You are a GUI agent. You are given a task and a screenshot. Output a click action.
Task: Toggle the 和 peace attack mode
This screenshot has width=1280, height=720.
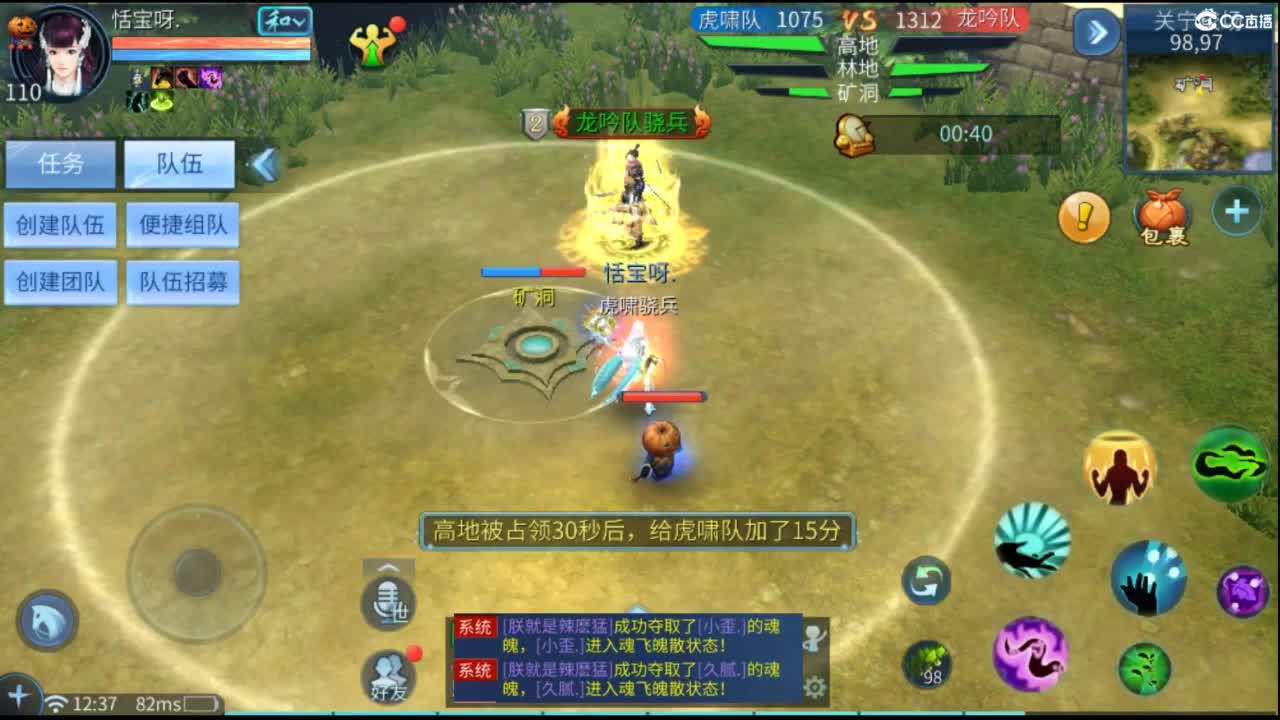[x=283, y=20]
